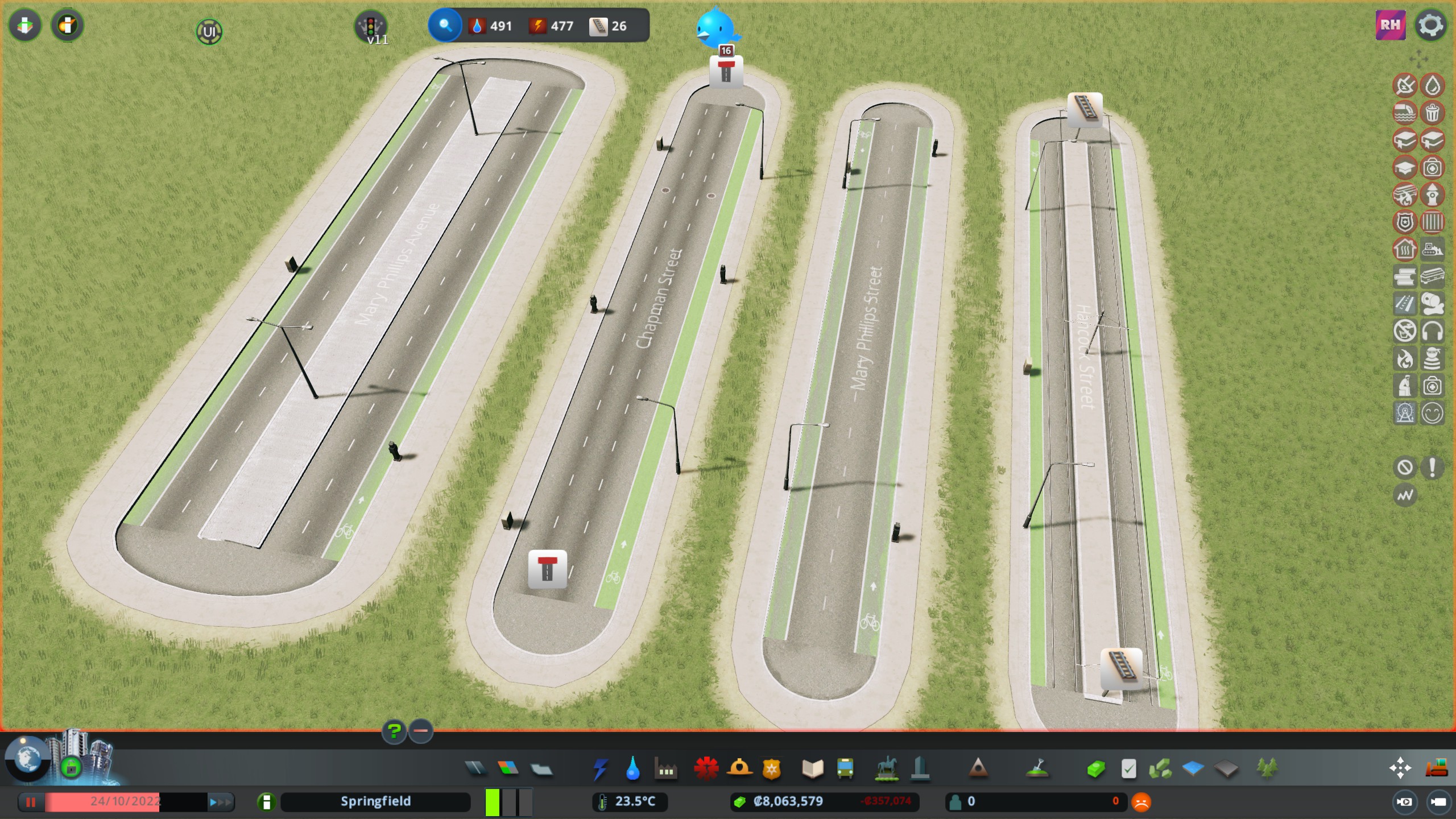Open the game options gear
1456x819 pixels.
pyautogui.click(x=1430, y=25)
